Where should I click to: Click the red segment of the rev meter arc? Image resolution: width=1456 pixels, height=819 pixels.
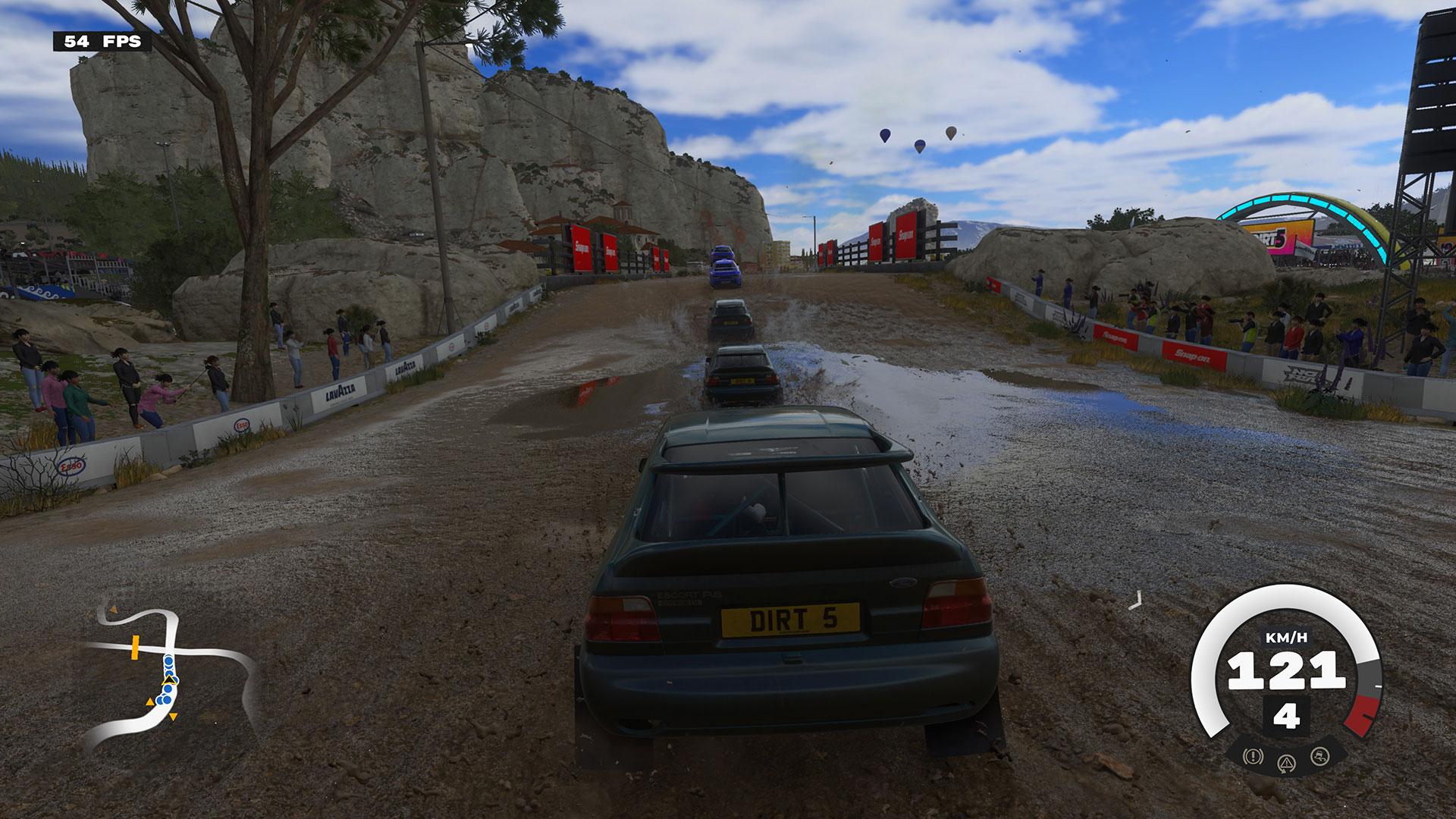1362,715
